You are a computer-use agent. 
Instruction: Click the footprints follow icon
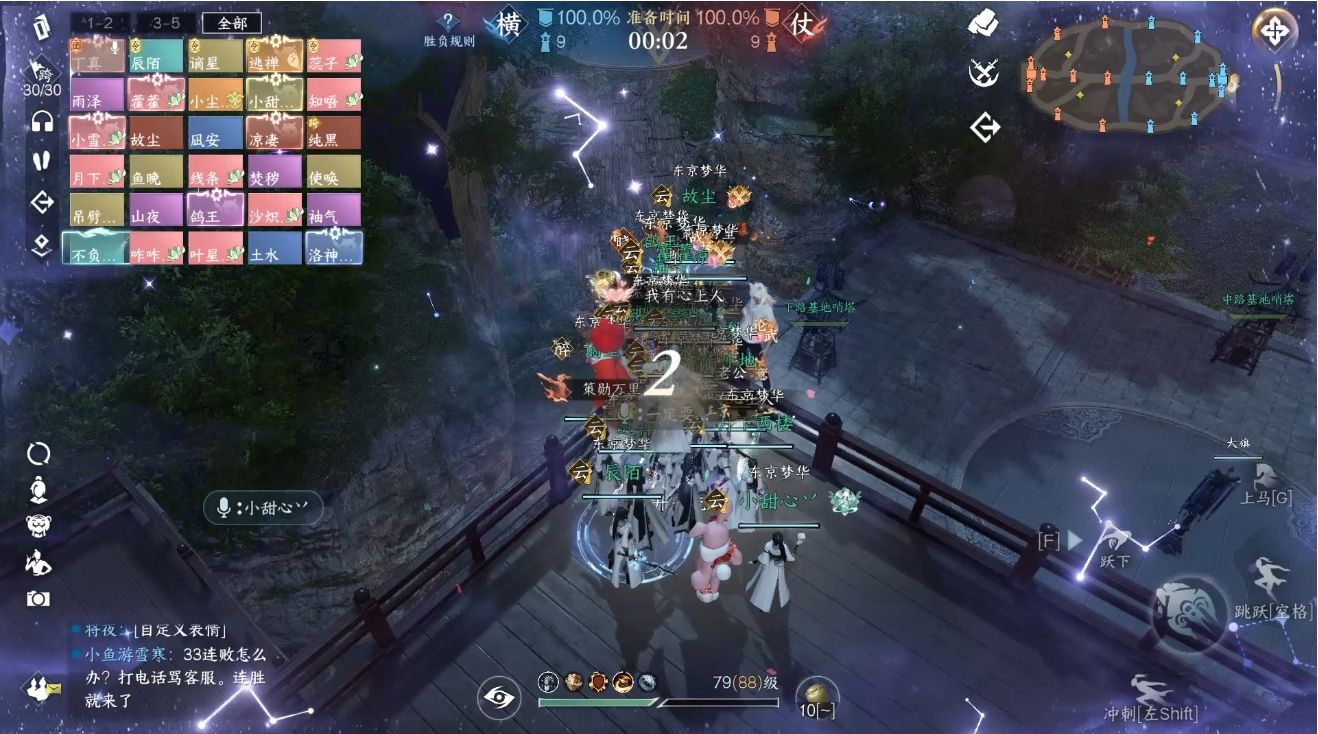[x=41, y=160]
